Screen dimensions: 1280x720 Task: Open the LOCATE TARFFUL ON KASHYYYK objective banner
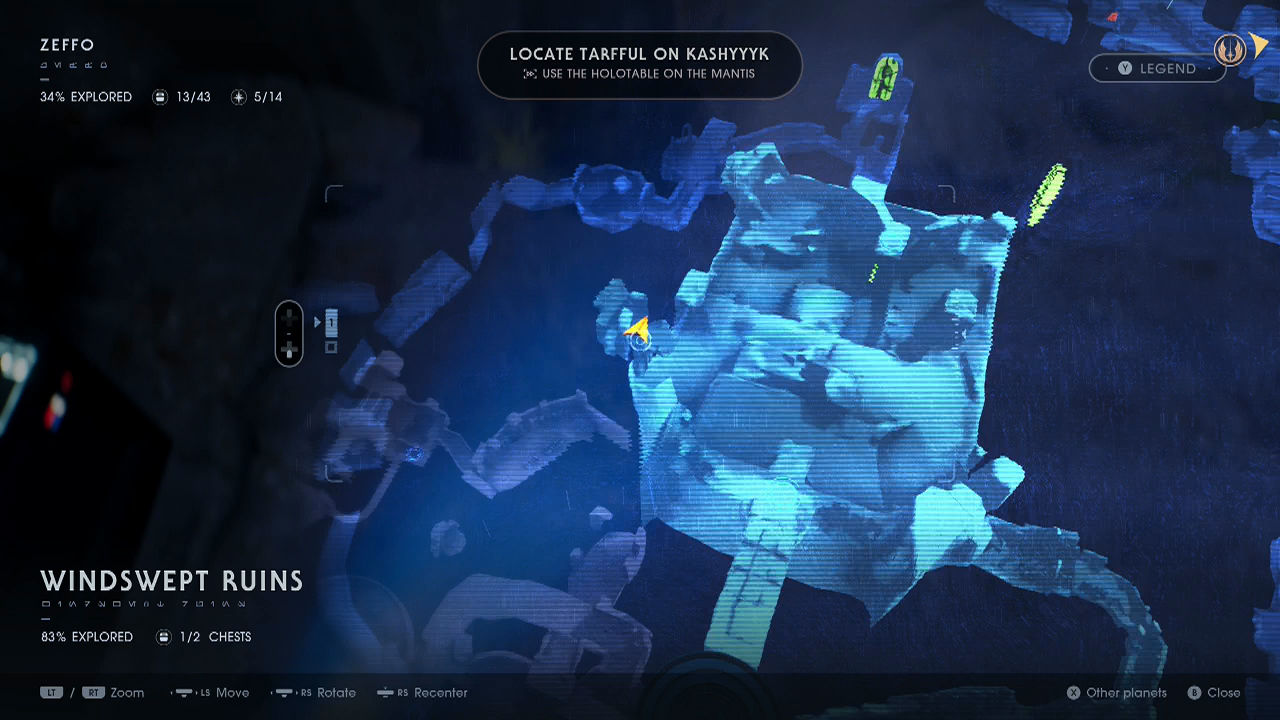639,64
